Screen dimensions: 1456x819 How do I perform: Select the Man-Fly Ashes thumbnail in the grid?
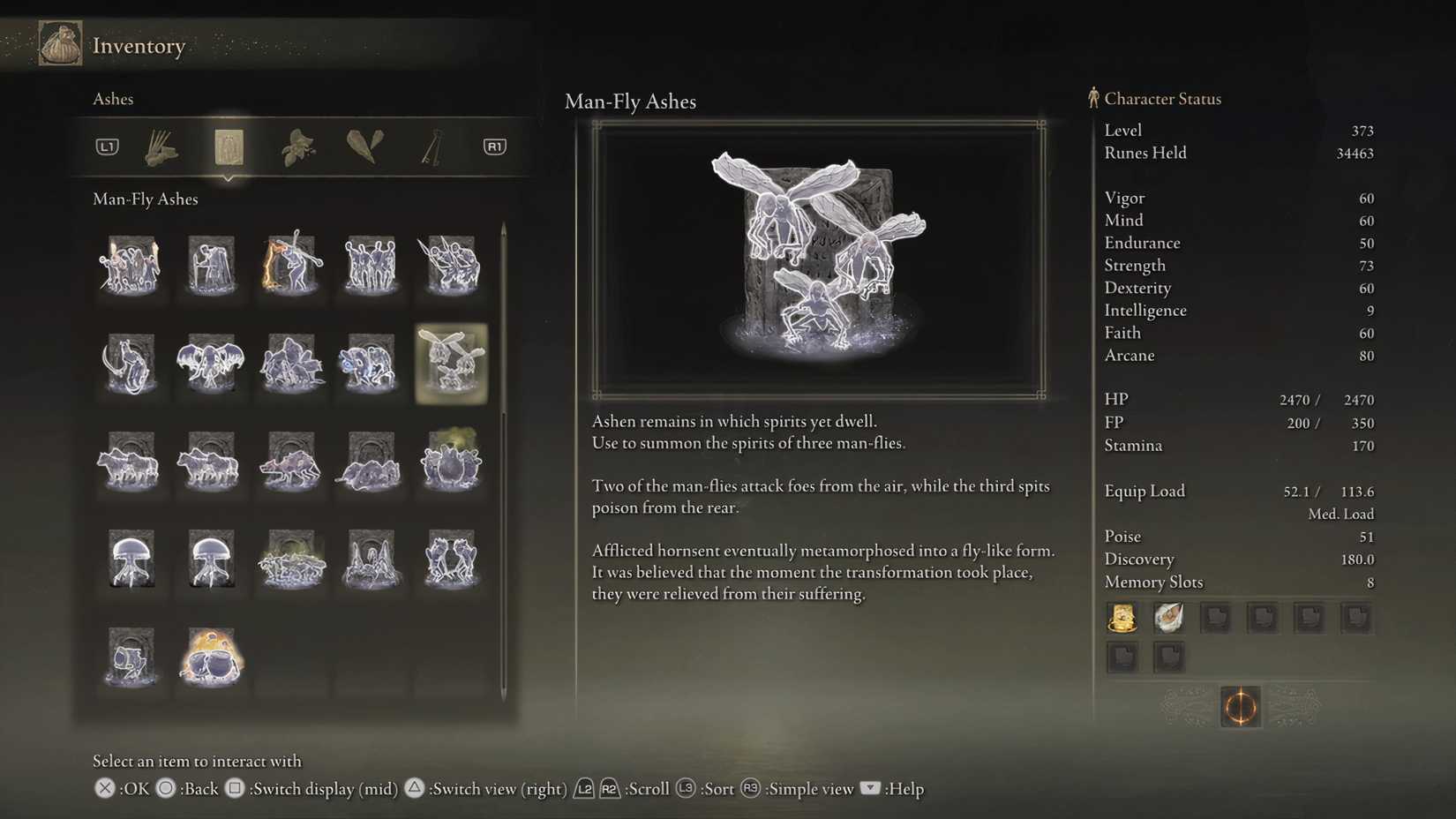(x=451, y=364)
